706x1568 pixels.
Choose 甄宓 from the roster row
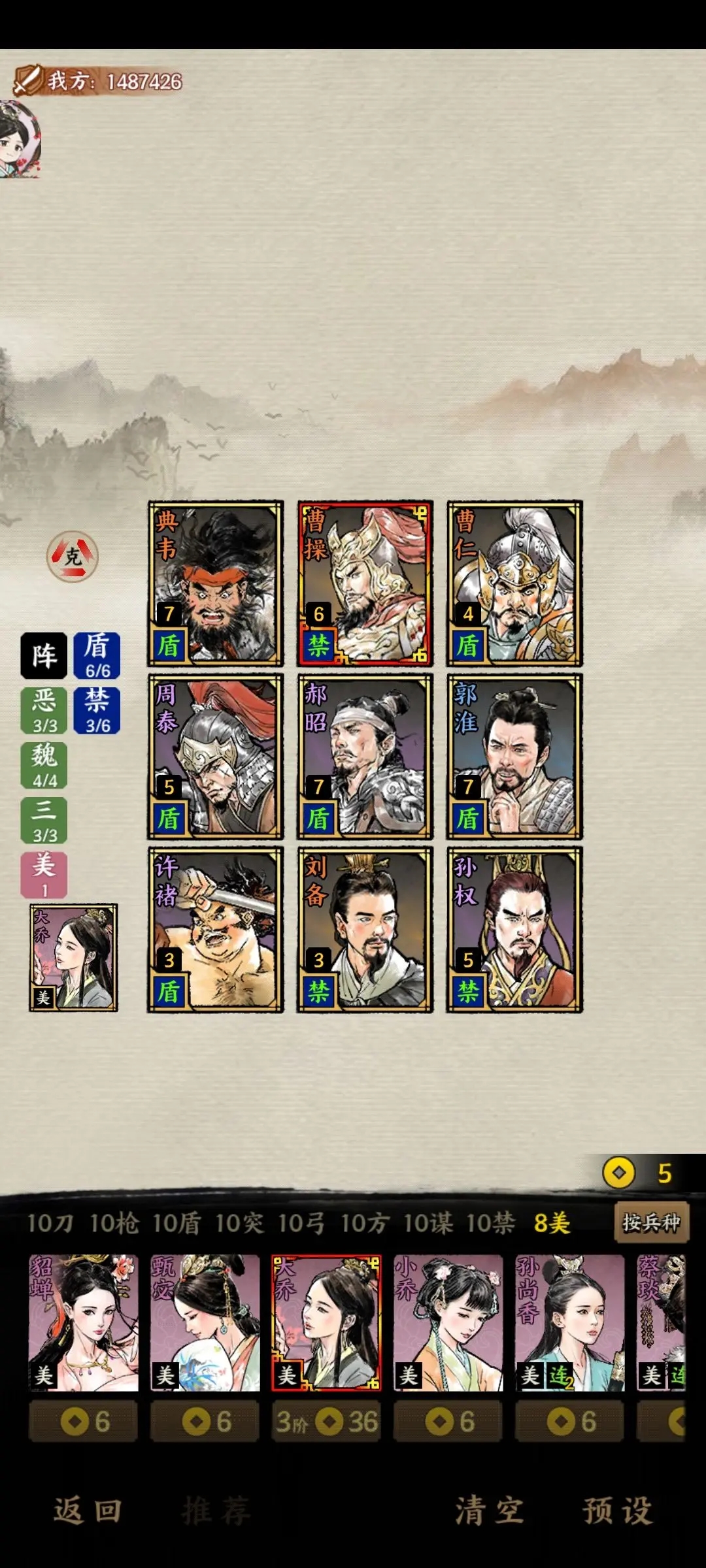[x=205, y=1322]
